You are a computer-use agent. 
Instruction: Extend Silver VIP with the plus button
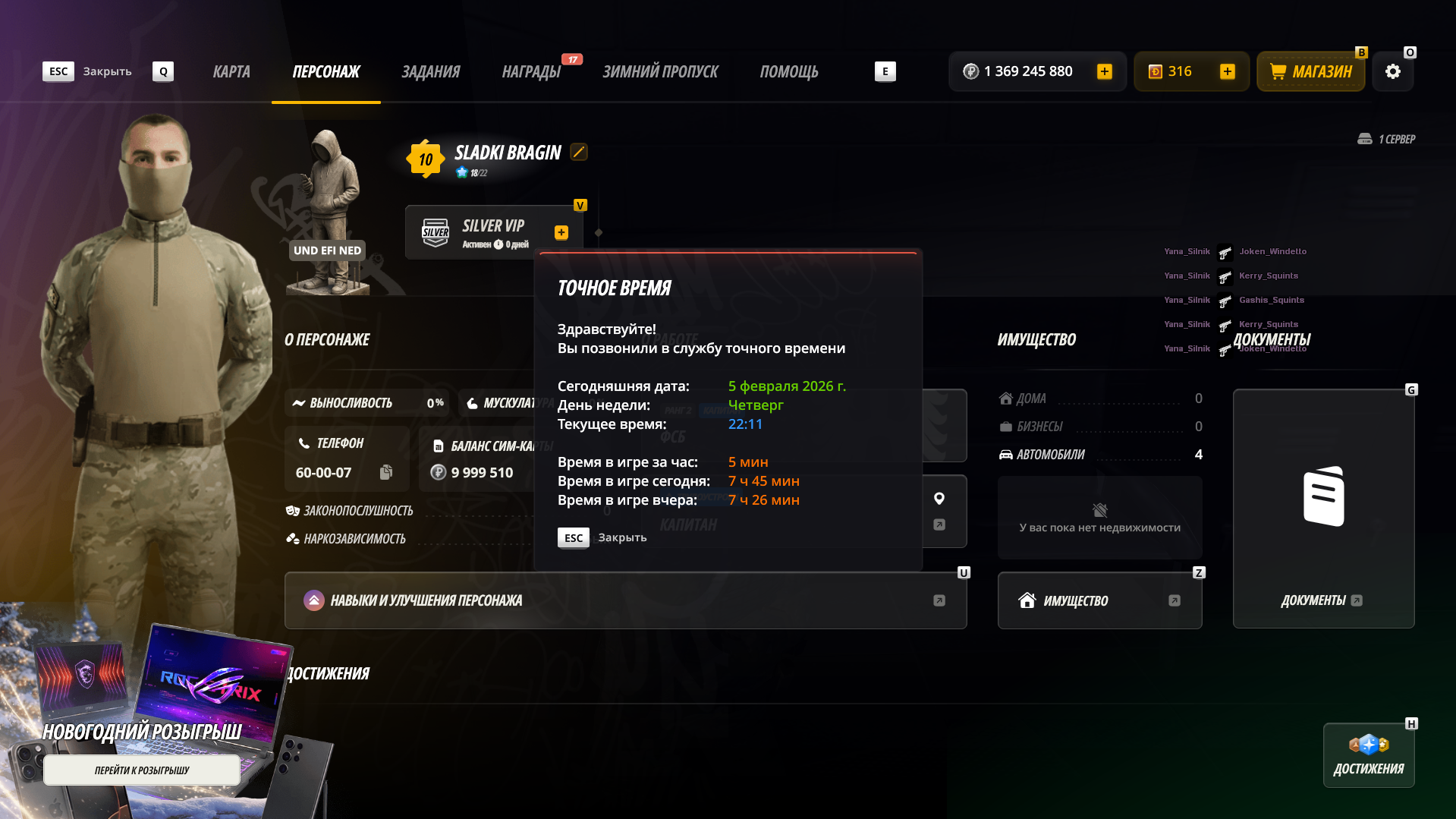[x=561, y=232]
